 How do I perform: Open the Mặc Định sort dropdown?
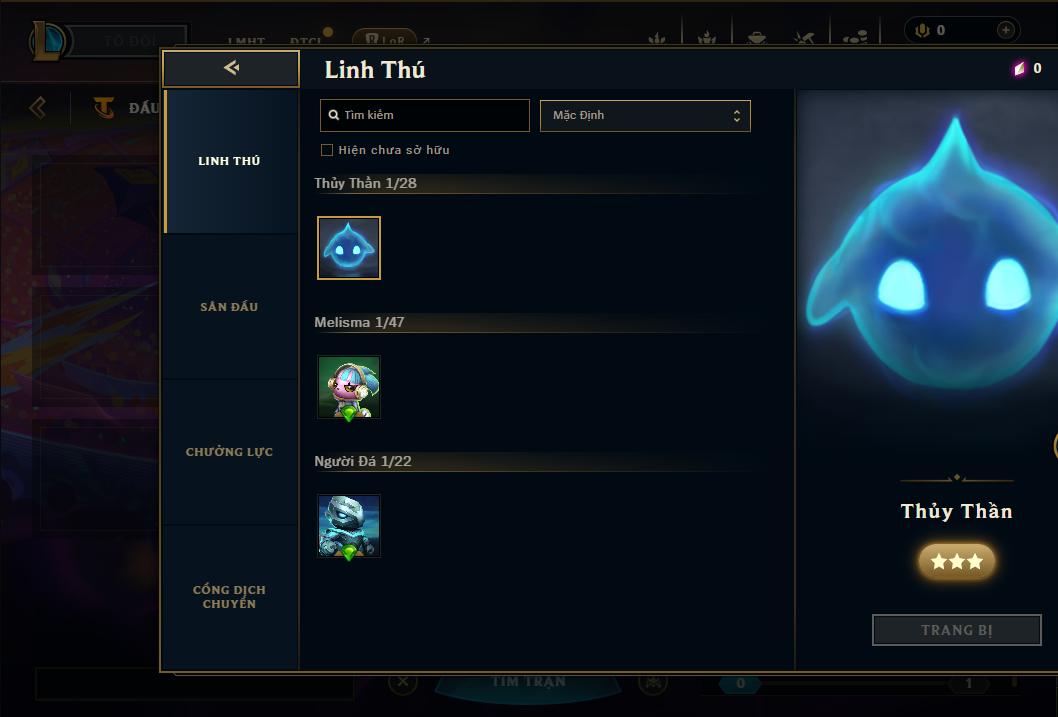tap(645, 115)
